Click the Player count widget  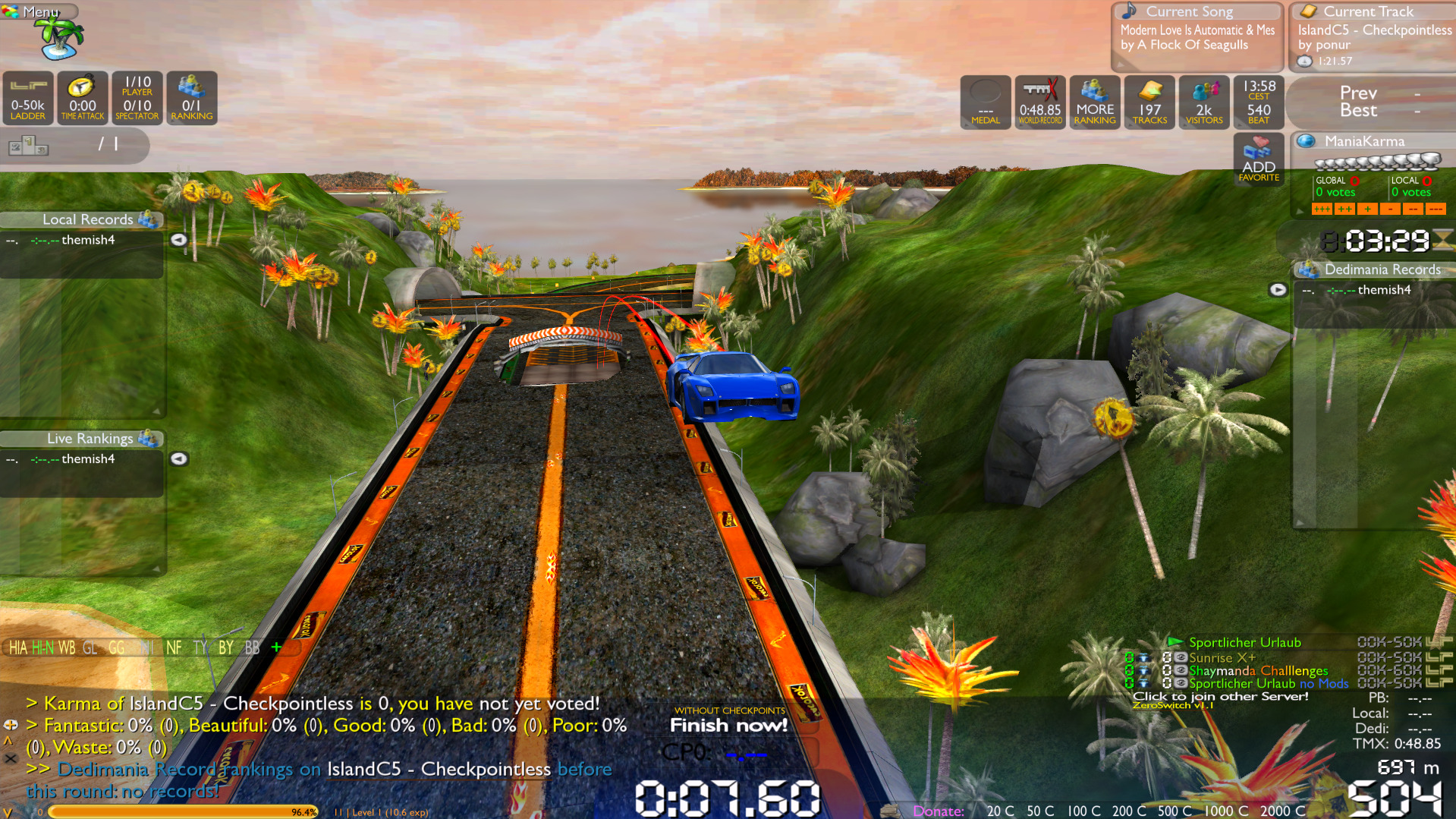click(137, 98)
